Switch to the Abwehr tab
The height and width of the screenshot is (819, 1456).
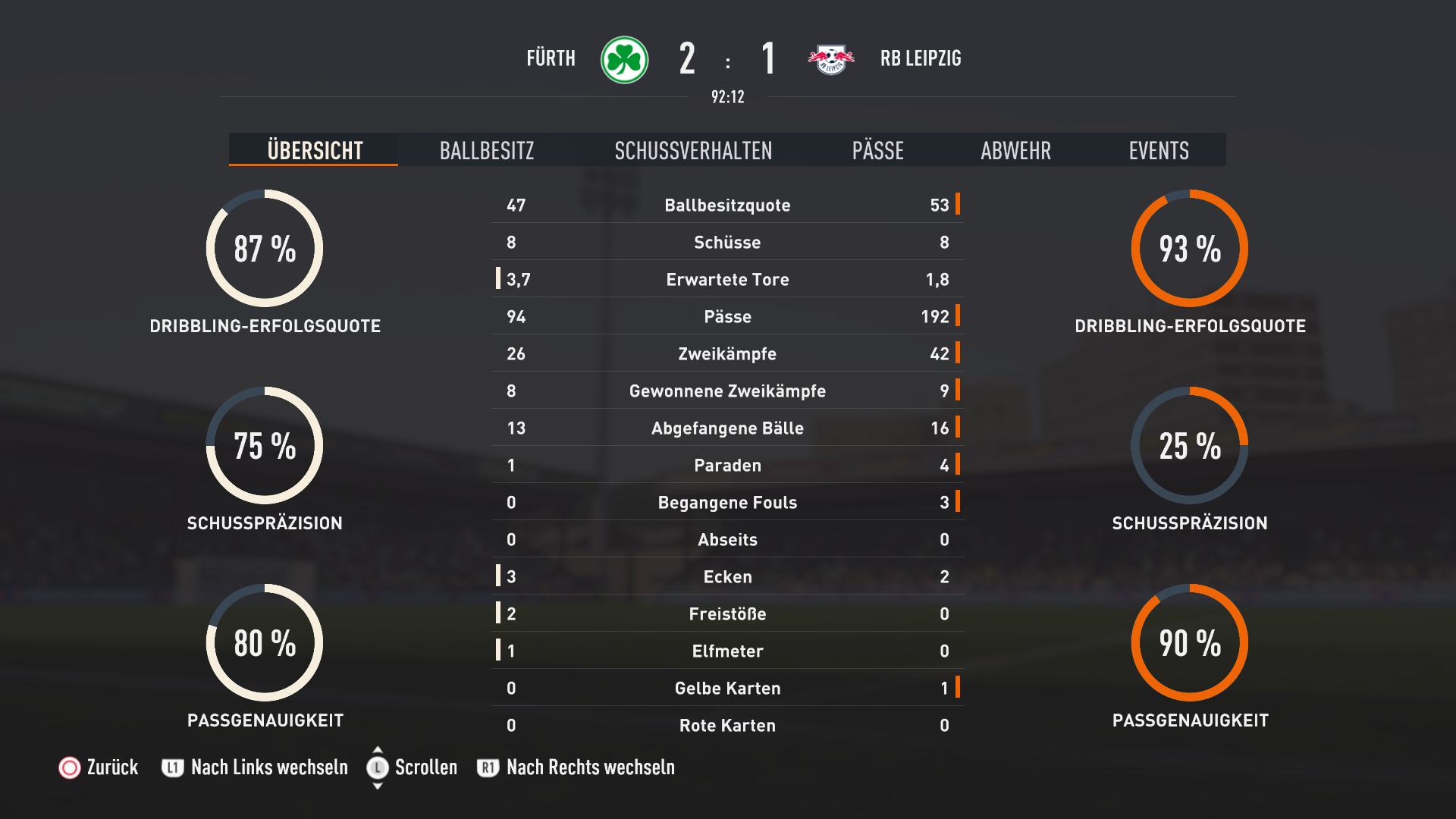[1015, 150]
